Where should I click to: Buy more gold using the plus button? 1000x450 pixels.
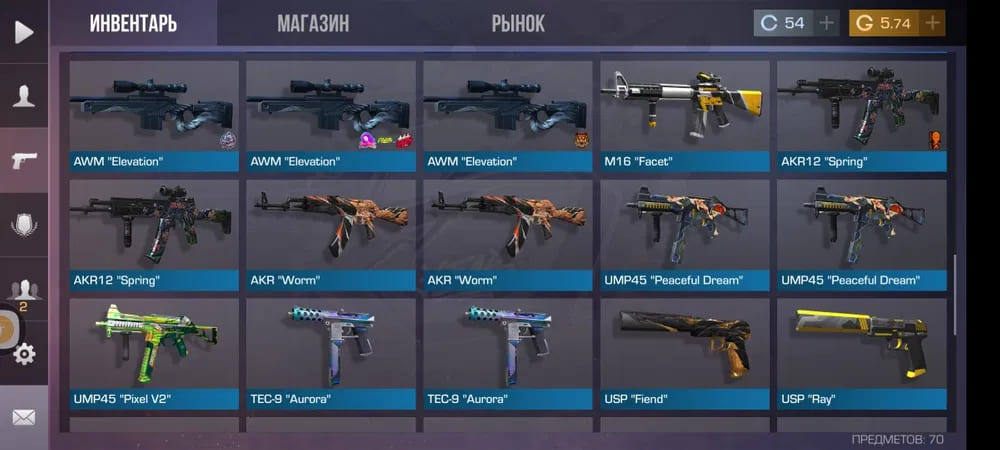pyautogui.click(x=932, y=23)
